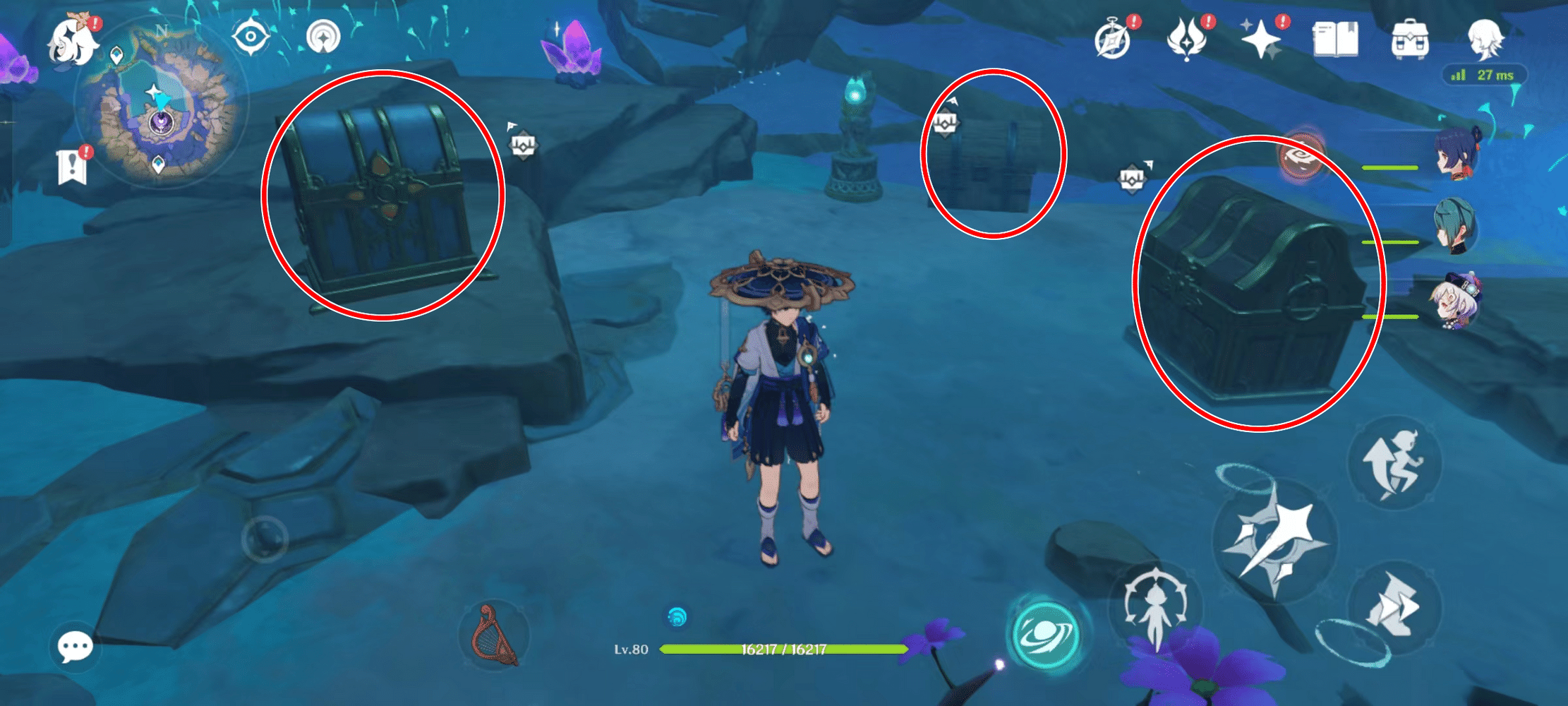Open the Wish menu star icon
Viewport: 1568px width, 706px height.
point(1263,39)
